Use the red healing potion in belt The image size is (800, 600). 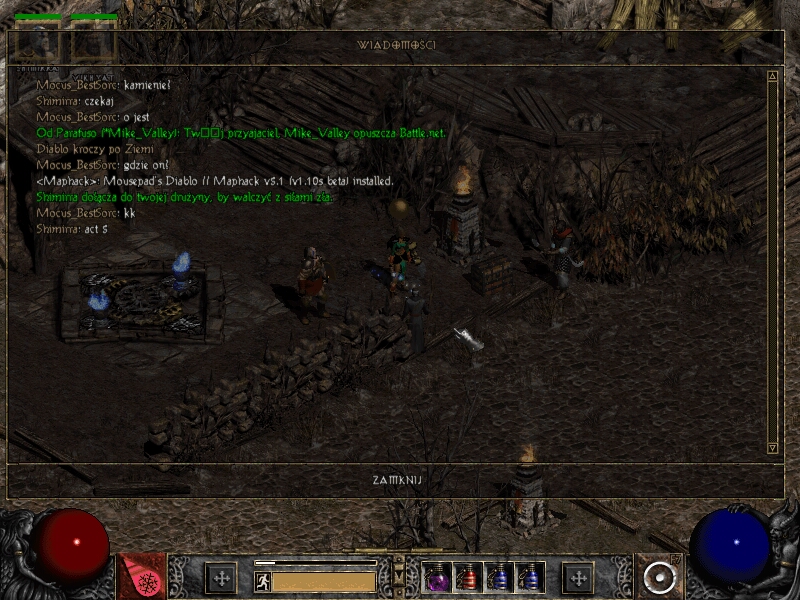[468, 577]
